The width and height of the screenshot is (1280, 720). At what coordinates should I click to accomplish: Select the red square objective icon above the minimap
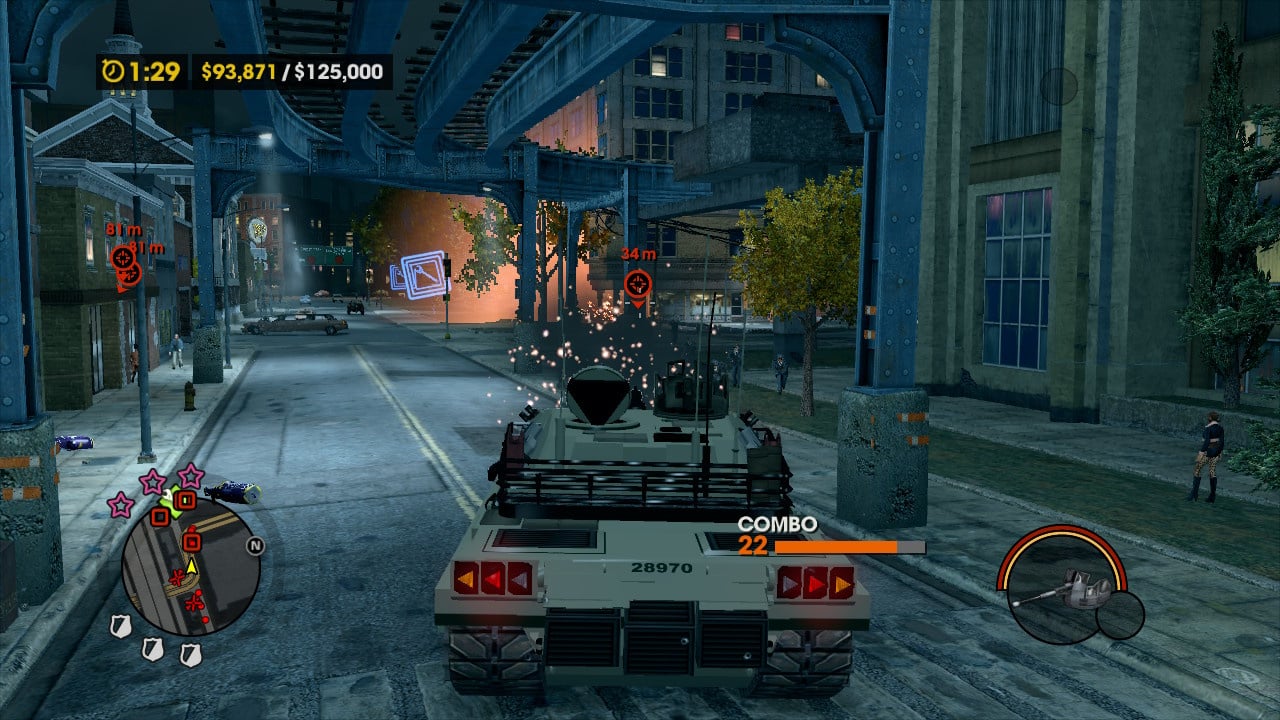click(185, 500)
